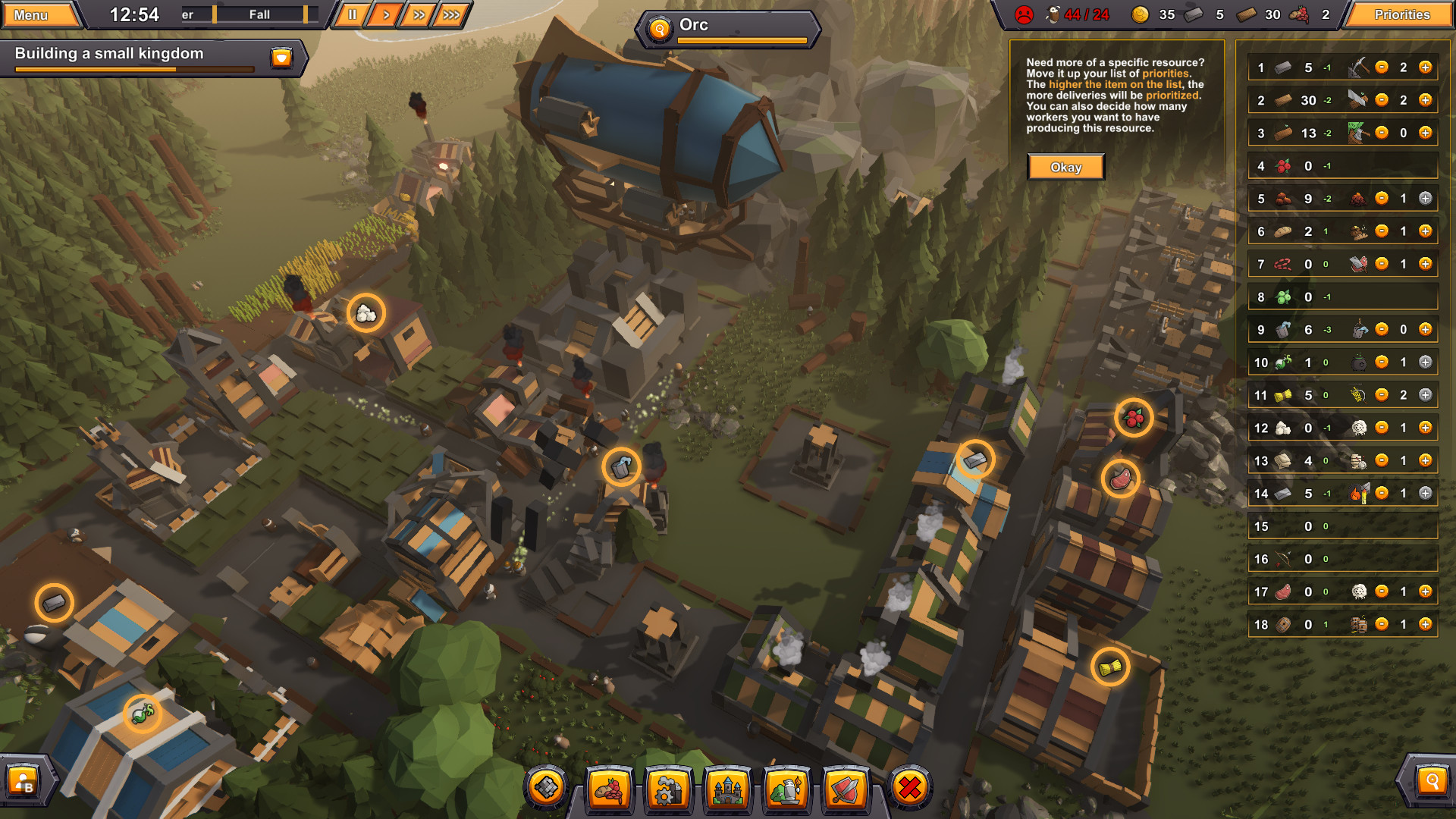Open the Menu in top left corner
Image resolution: width=1456 pixels, height=819 pixels.
pyautogui.click(x=33, y=14)
